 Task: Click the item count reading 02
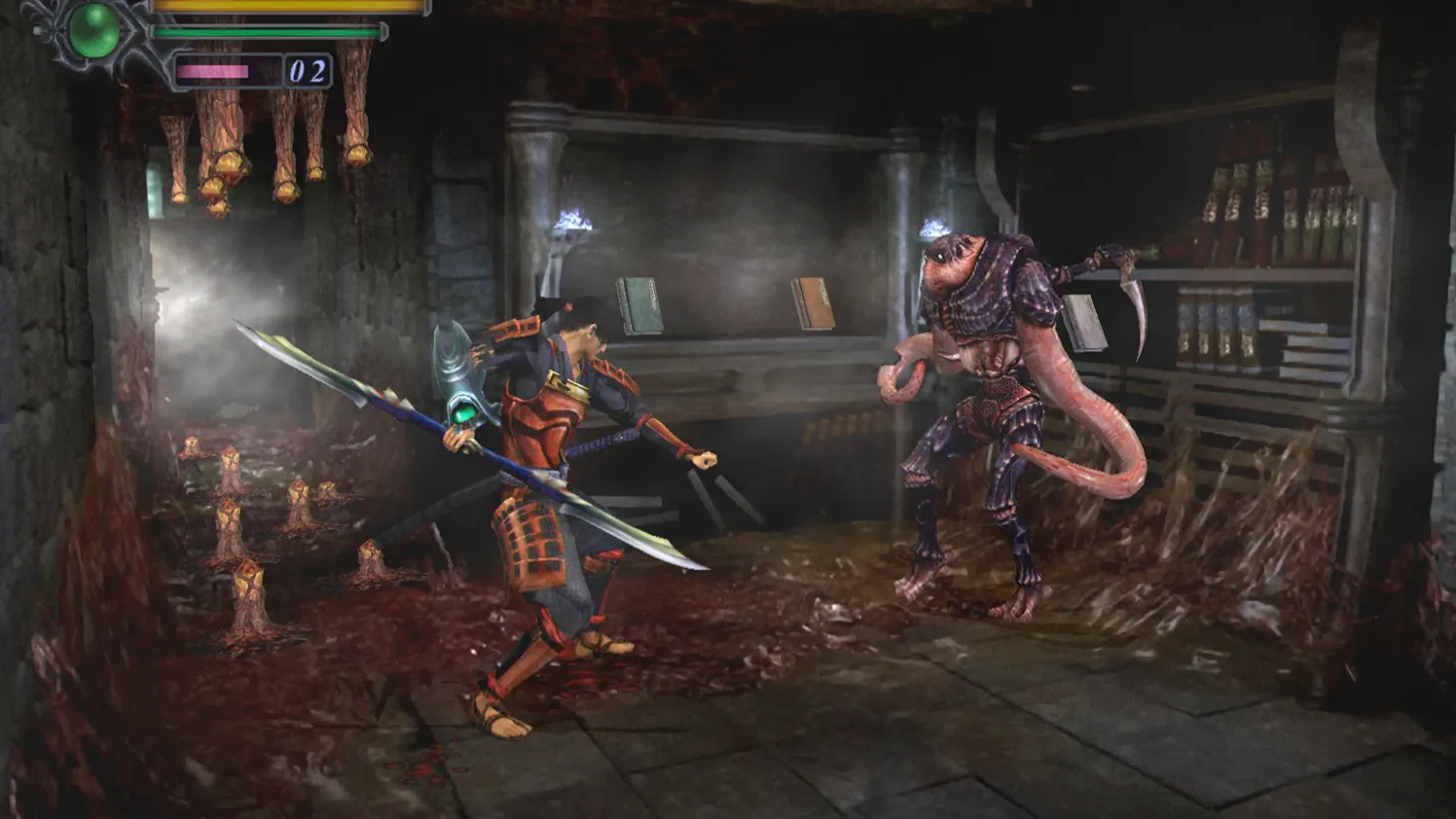click(x=306, y=70)
